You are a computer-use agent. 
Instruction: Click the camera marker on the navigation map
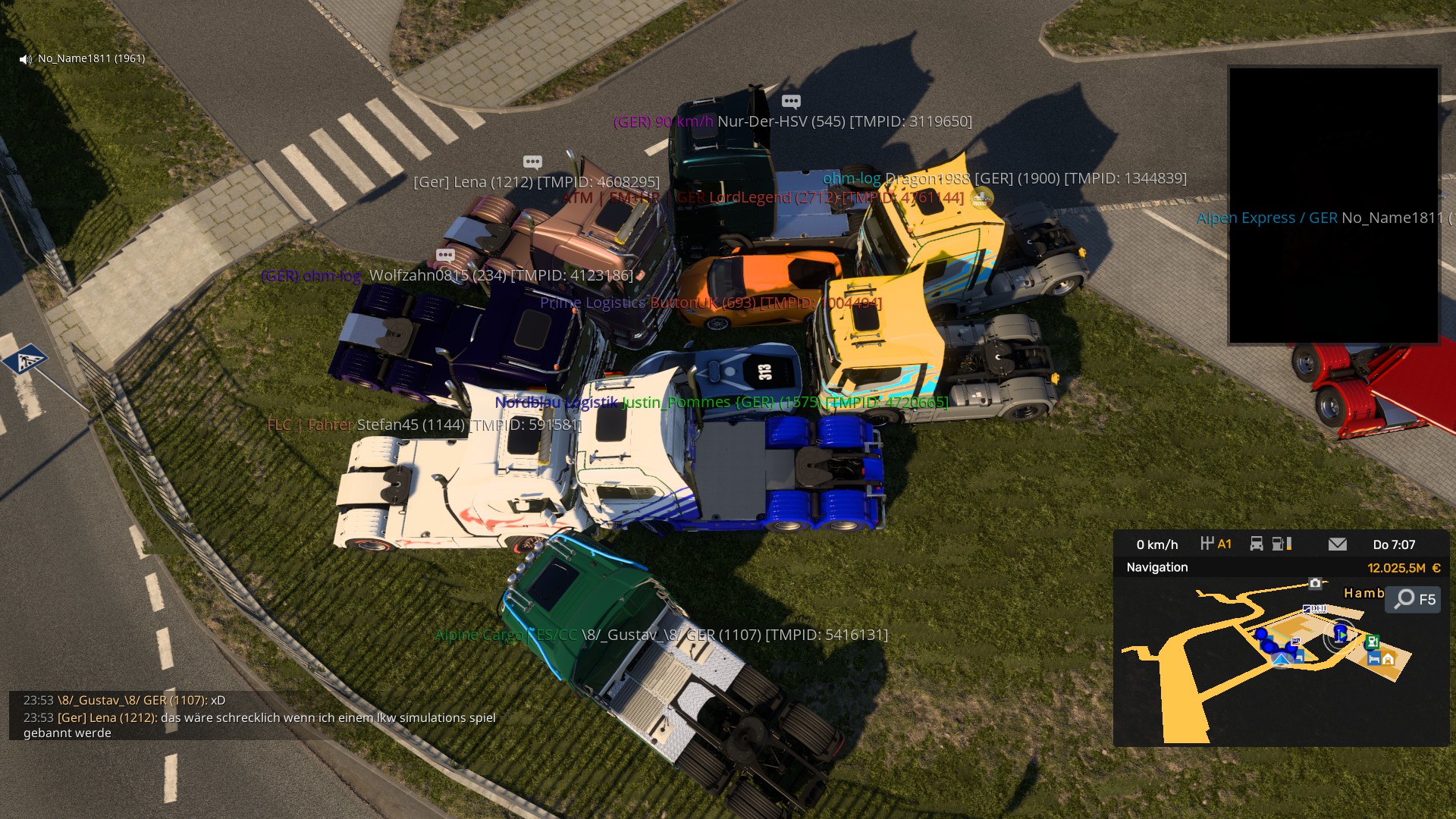pyautogui.click(x=1315, y=583)
